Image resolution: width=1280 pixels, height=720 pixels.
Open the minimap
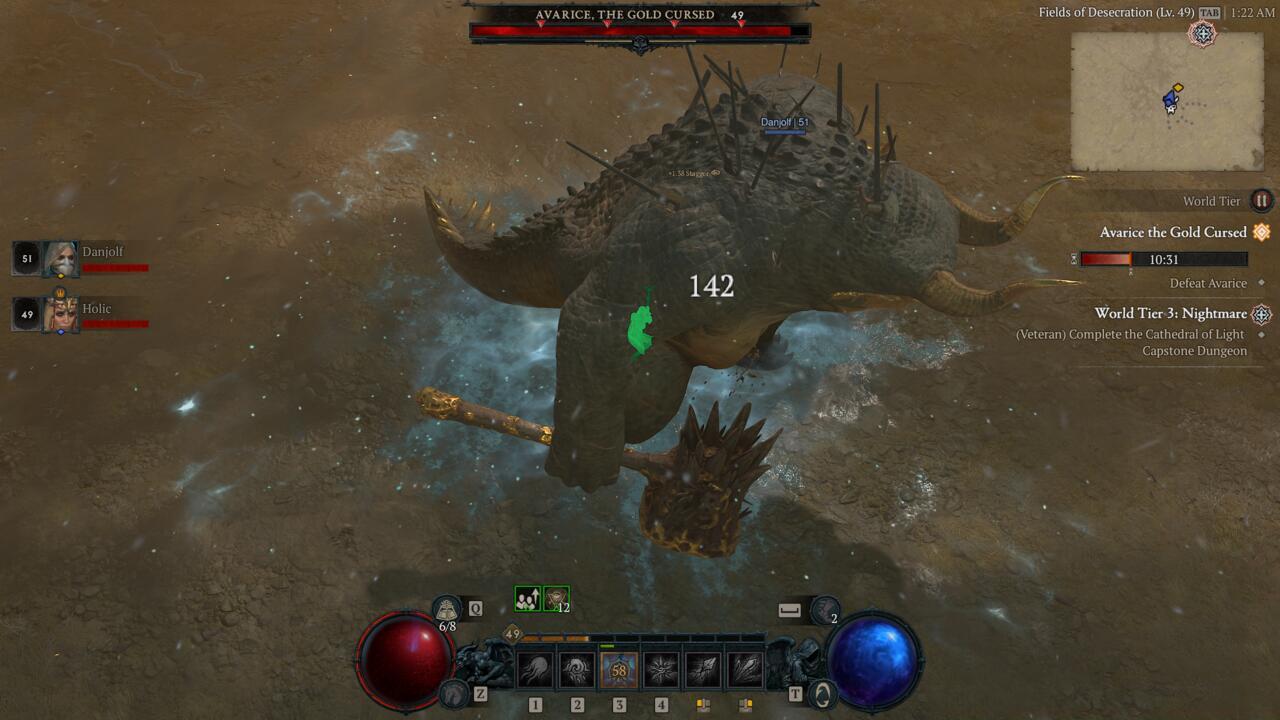1167,101
